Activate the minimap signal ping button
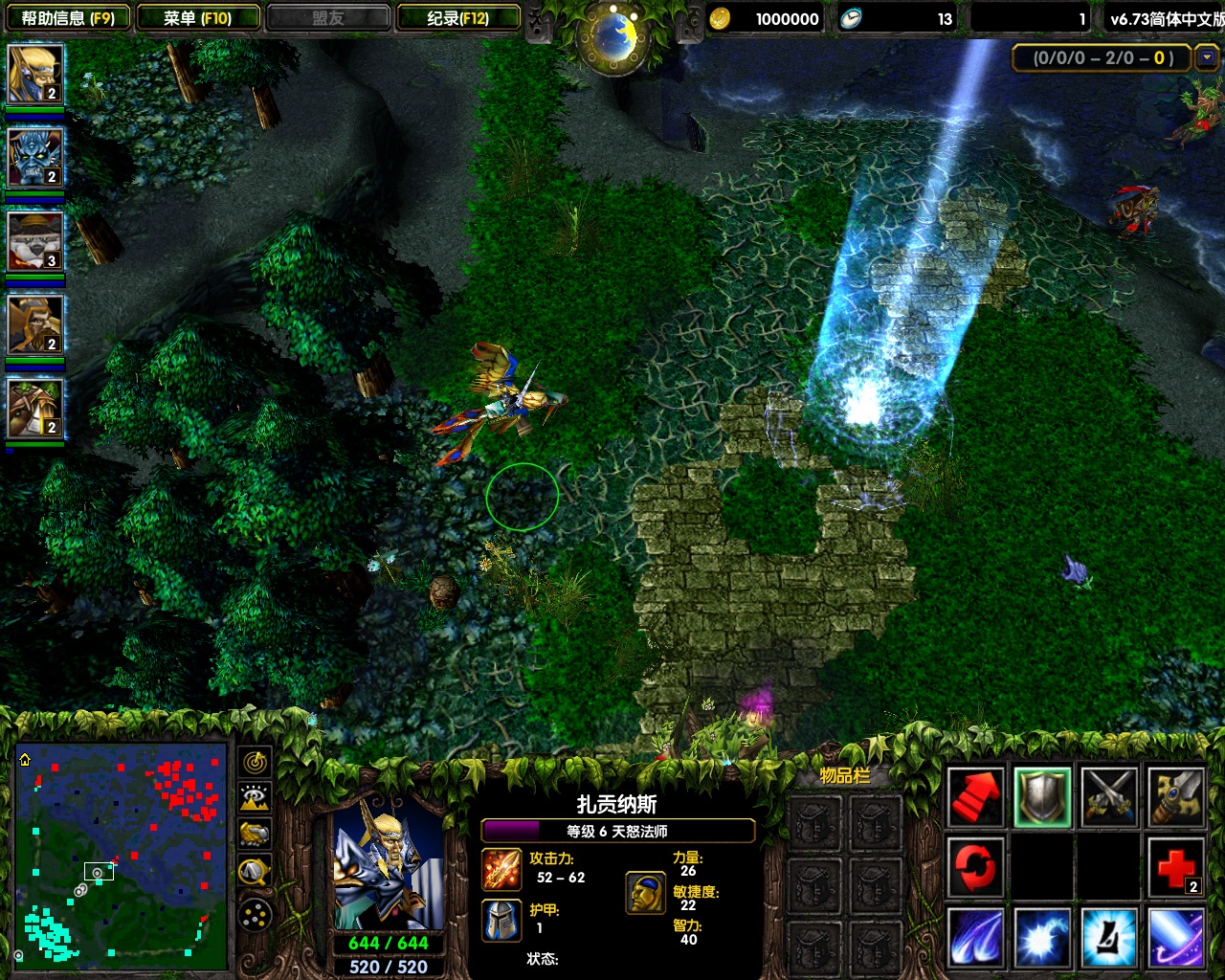Image resolution: width=1225 pixels, height=980 pixels. click(255, 763)
